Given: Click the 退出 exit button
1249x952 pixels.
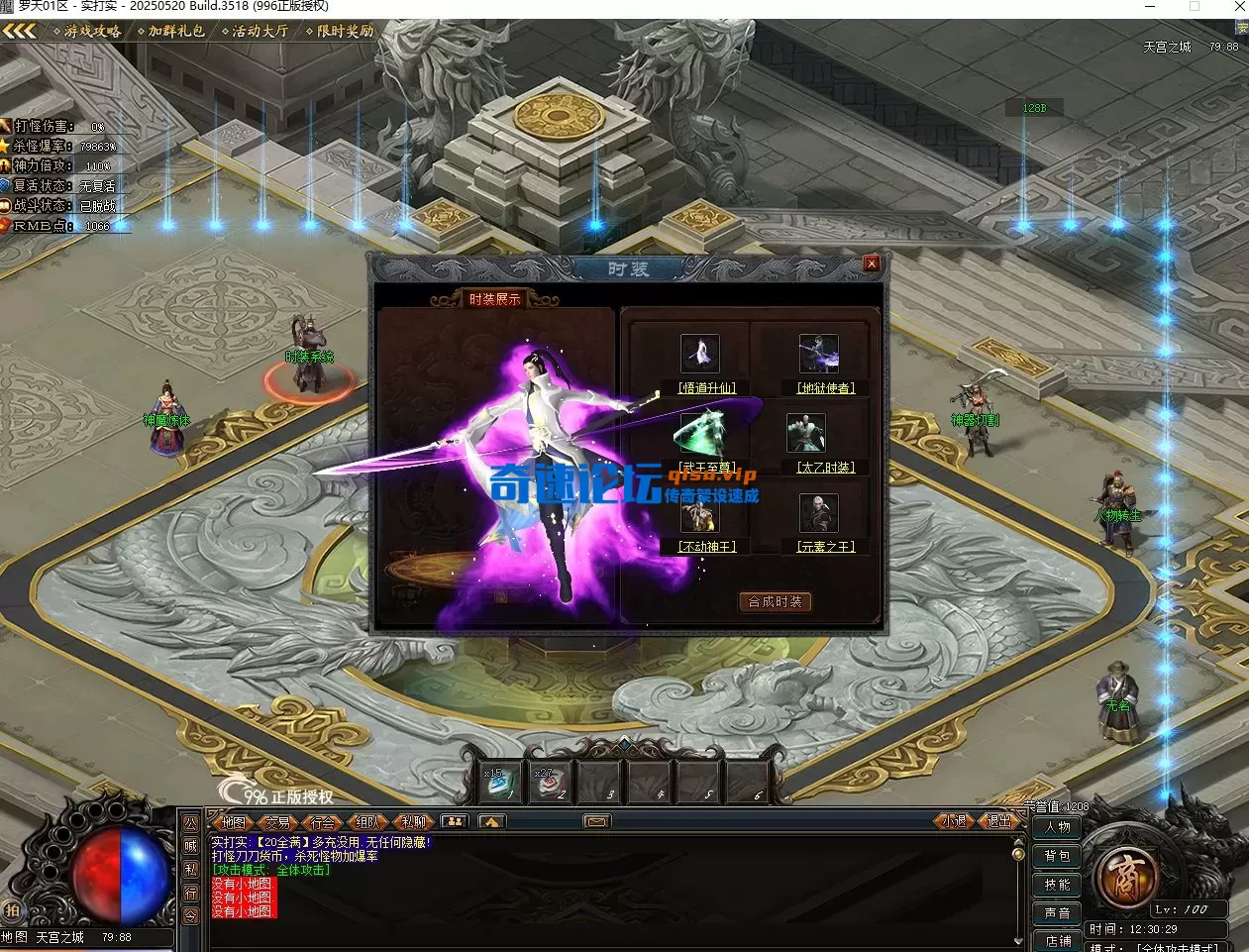Looking at the screenshot, I should click(998, 821).
